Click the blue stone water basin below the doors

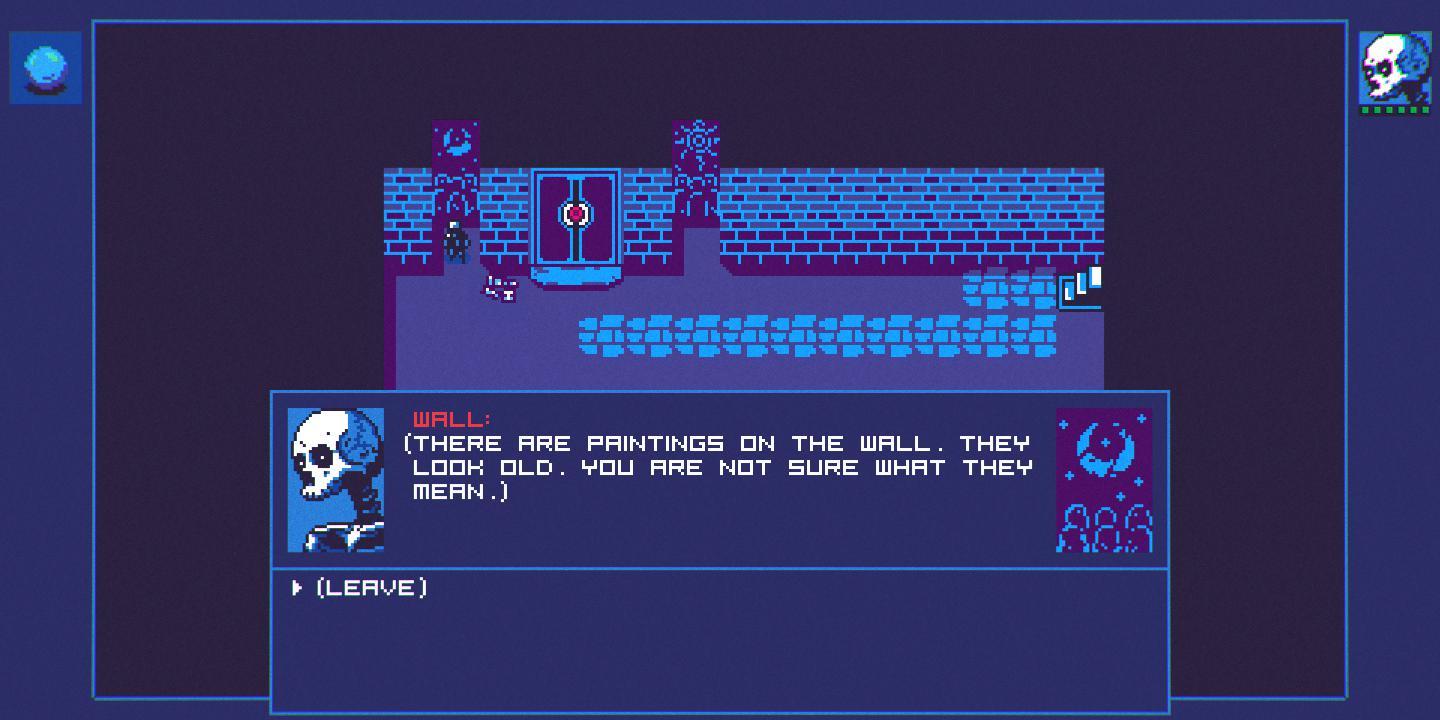pos(578,275)
